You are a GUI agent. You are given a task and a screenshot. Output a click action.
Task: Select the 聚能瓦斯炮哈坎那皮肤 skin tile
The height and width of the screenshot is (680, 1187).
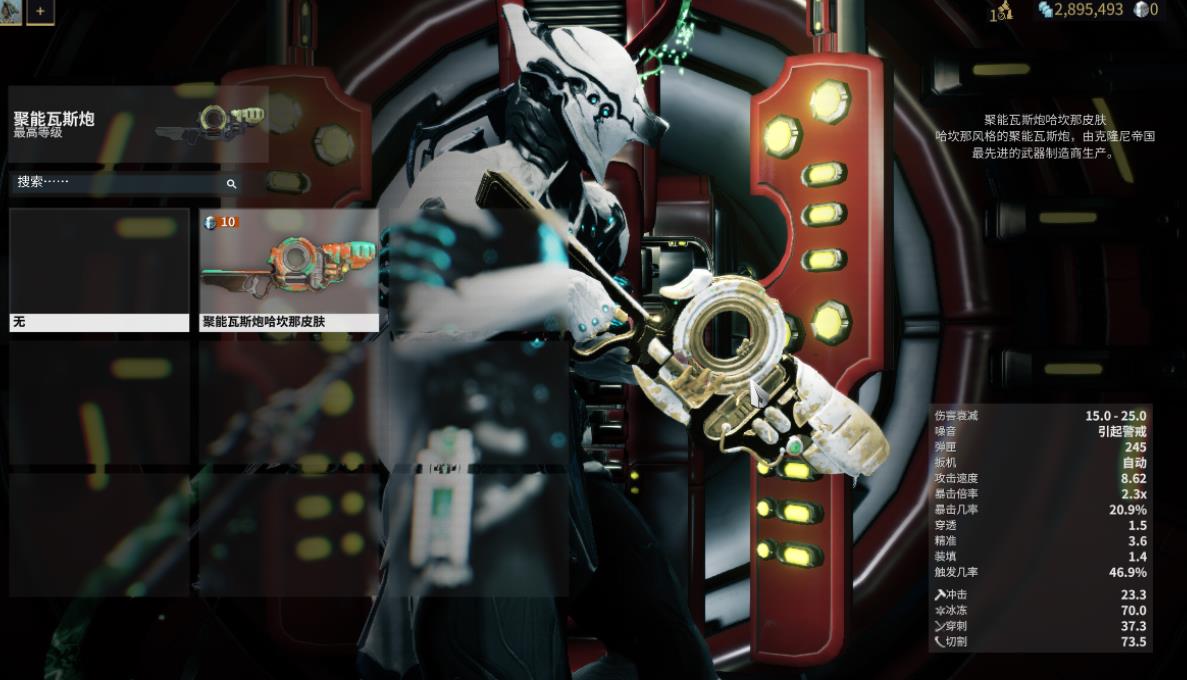point(289,270)
